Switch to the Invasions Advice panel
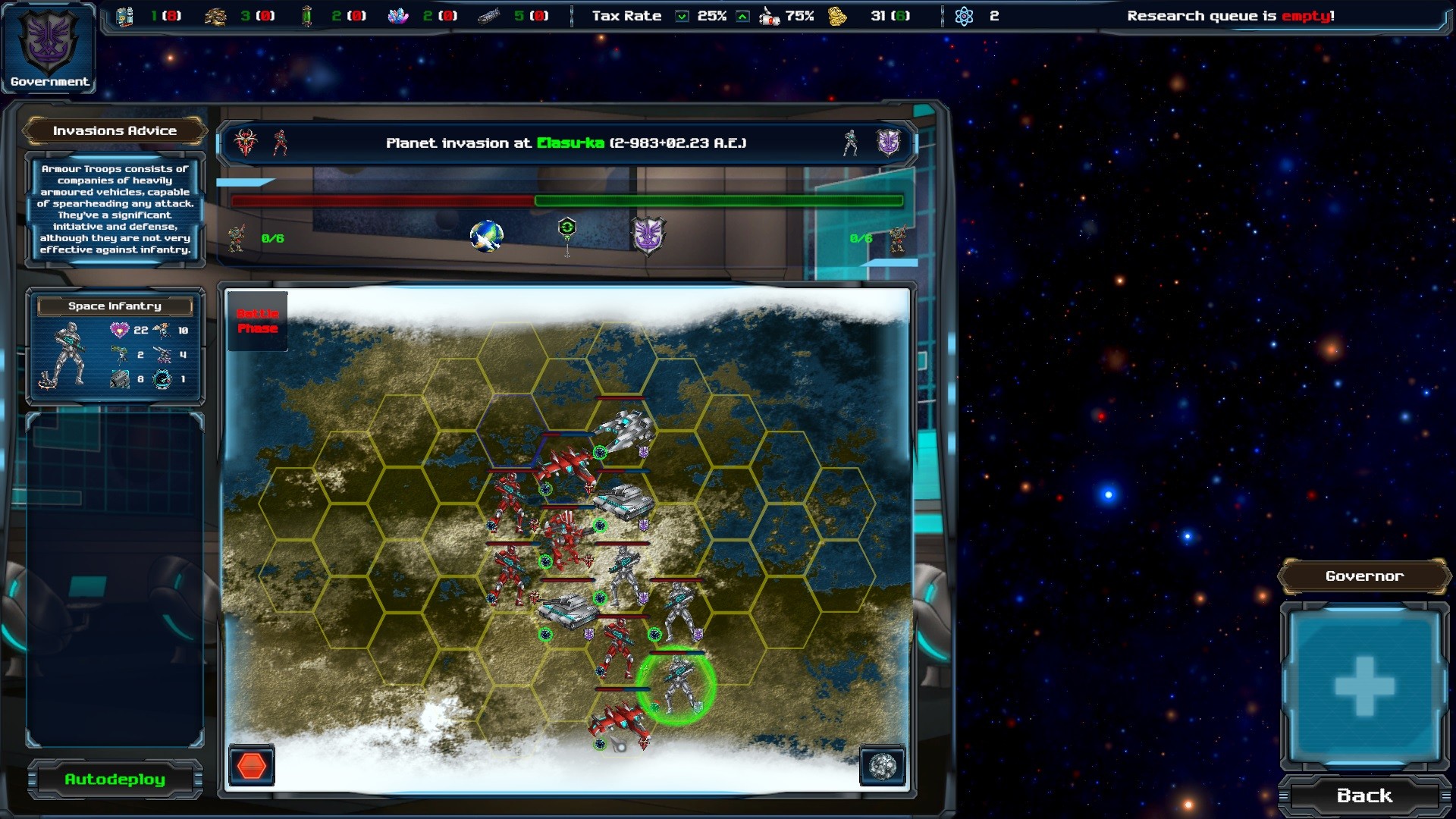This screenshot has width=1456, height=819. pyautogui.click(x=115, y=130)
